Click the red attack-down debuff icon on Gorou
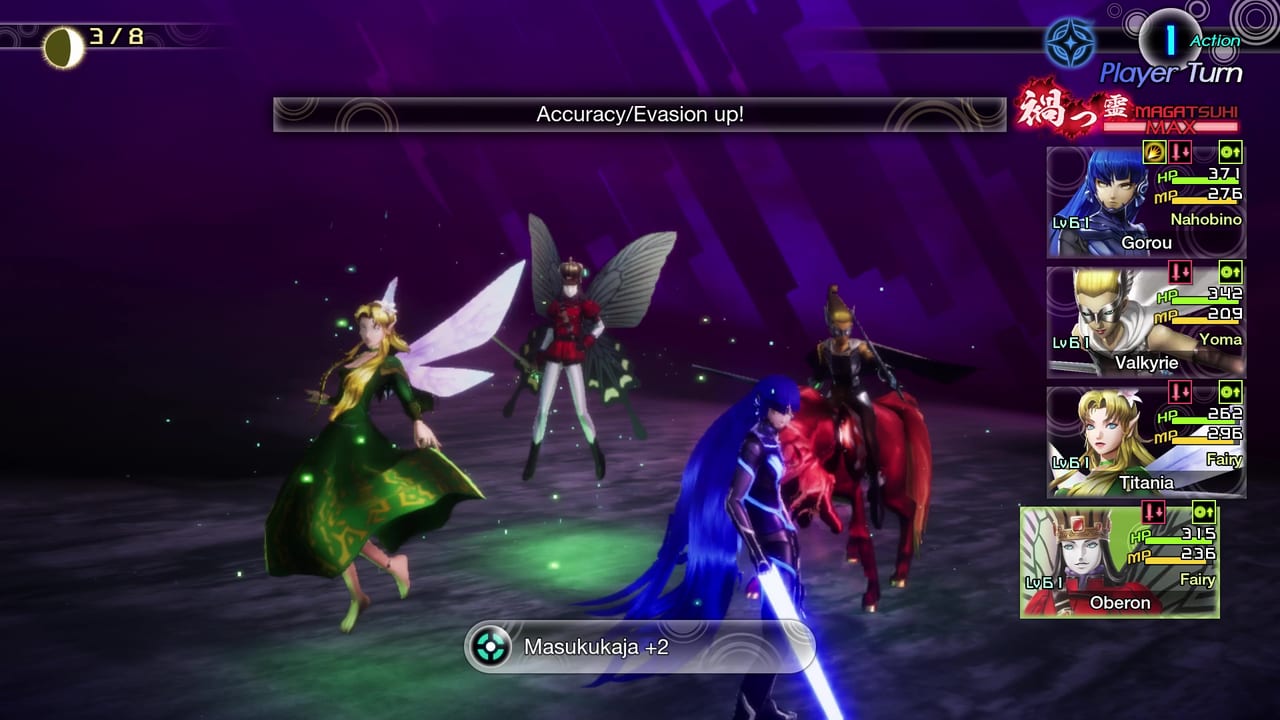The height and width of the screenshot is (720, 1280). point(1182,150)
